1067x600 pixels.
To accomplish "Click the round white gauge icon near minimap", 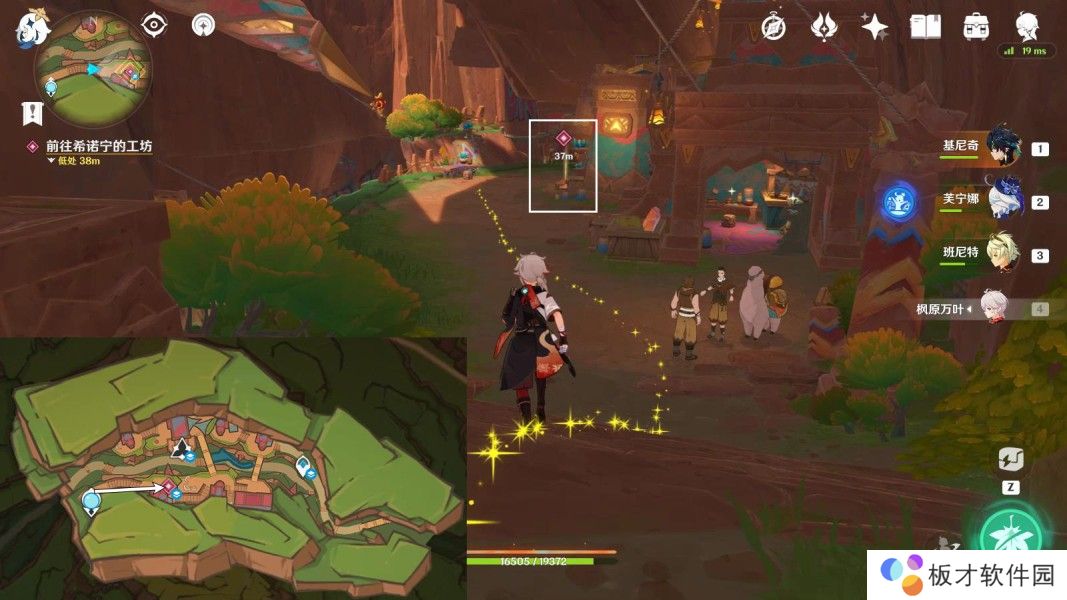I will tap(203, 25).
